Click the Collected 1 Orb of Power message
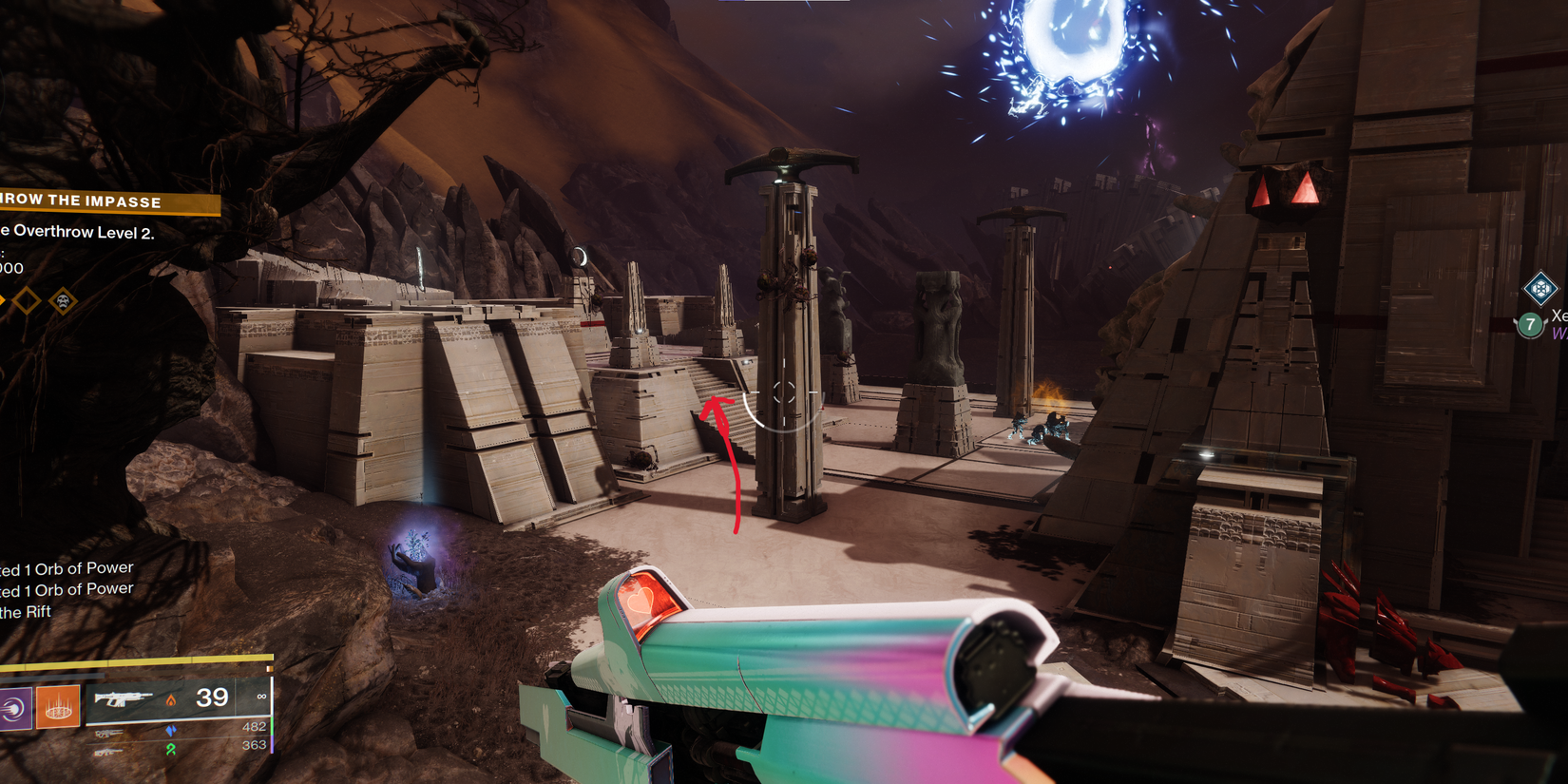The width and height of the screenshot is (1568, 784). tap(67, 567)
